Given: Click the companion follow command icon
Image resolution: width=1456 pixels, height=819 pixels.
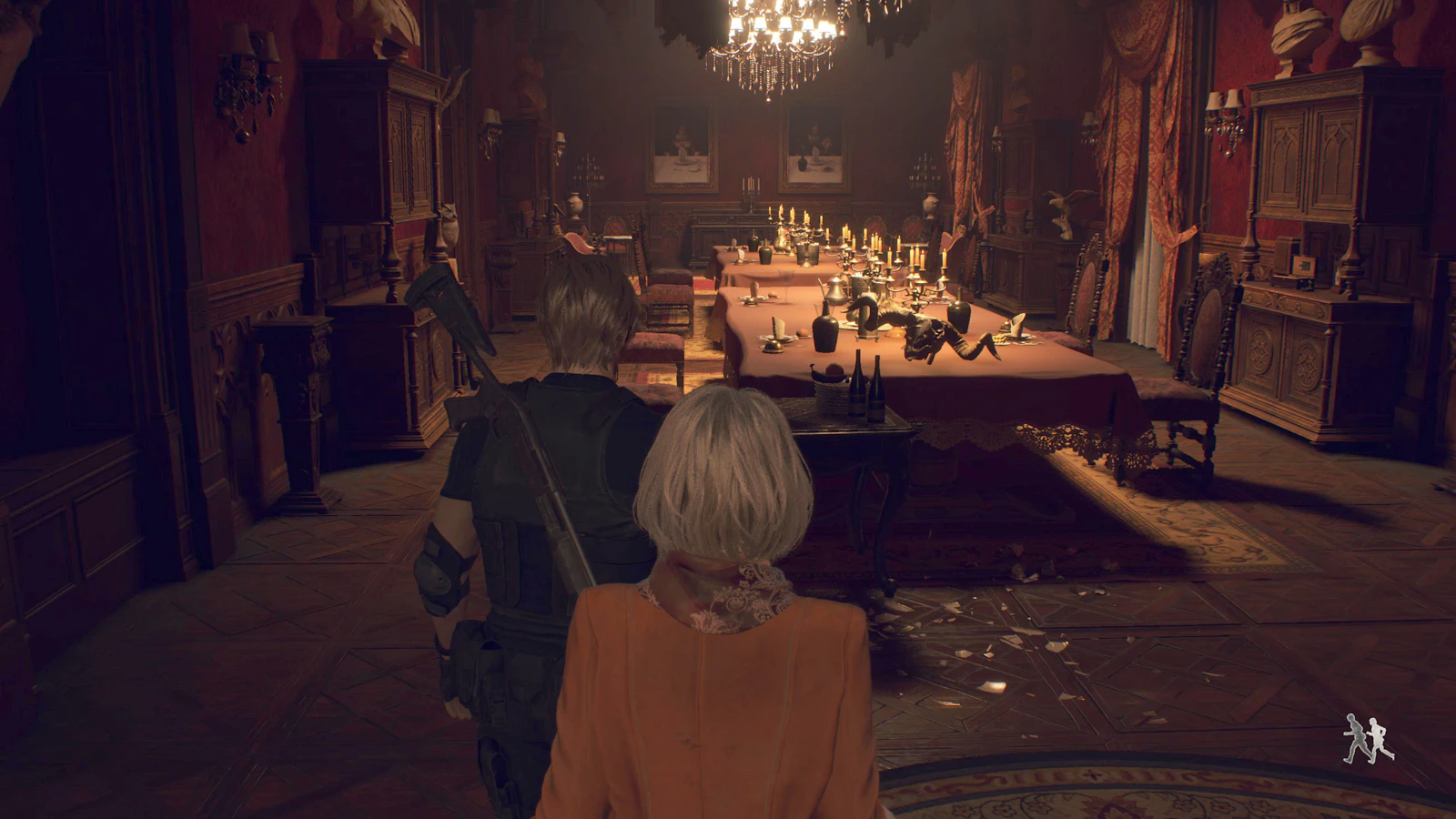Looking at the screenshot, I should 1364,738.
